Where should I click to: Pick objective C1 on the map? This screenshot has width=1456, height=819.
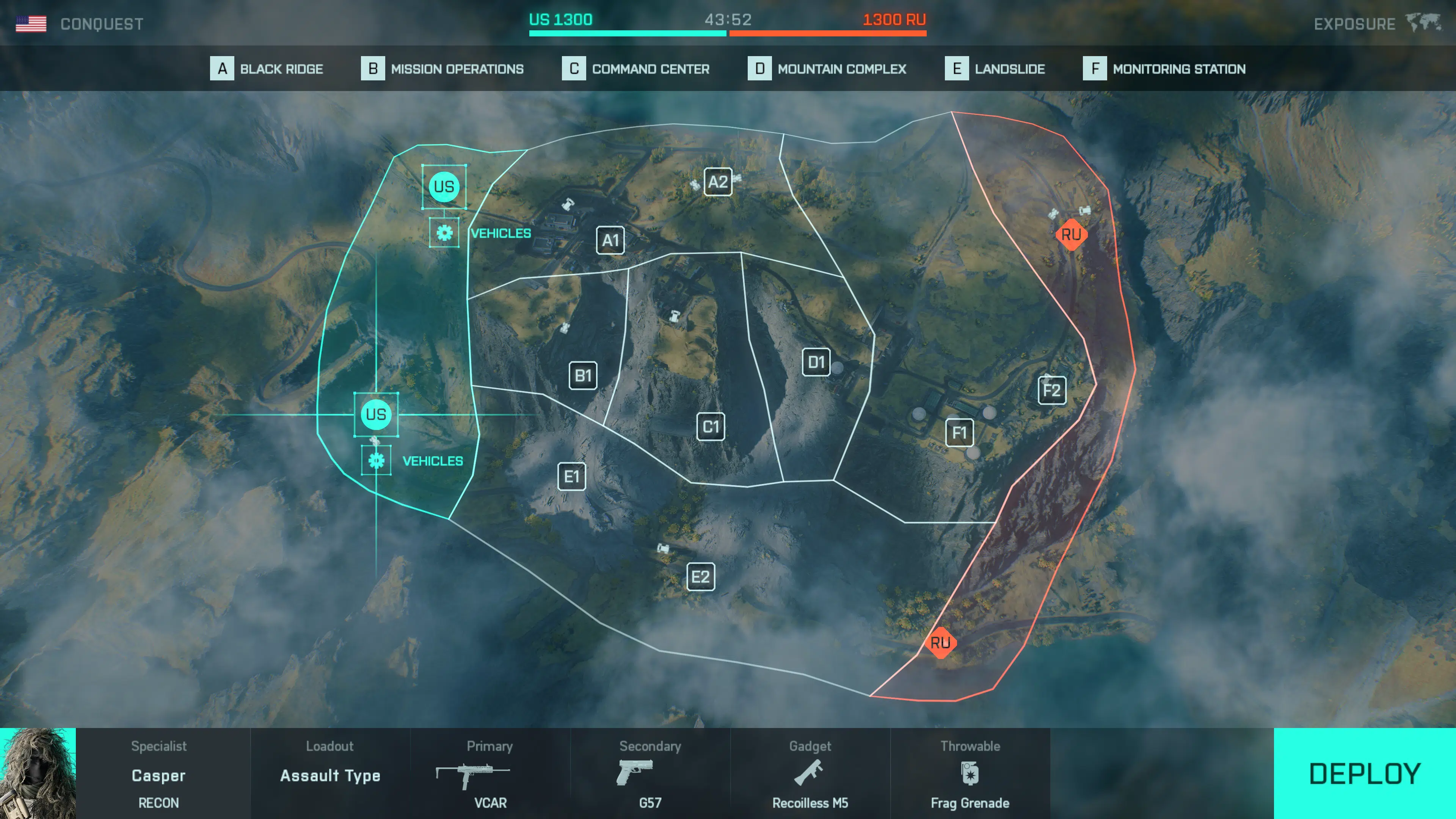[x=711, y=427]
